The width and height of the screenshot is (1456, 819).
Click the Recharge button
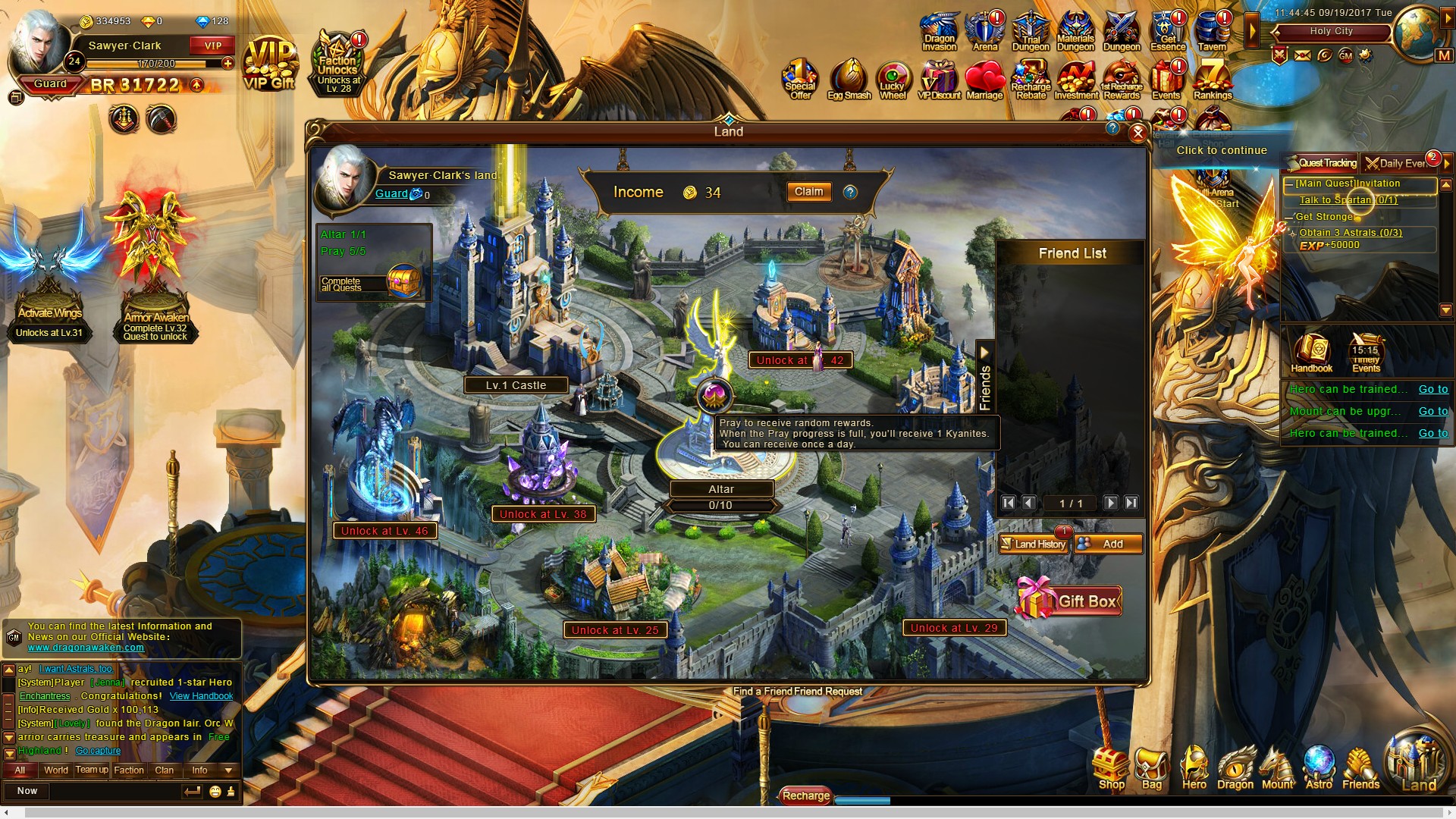point(805,795)
